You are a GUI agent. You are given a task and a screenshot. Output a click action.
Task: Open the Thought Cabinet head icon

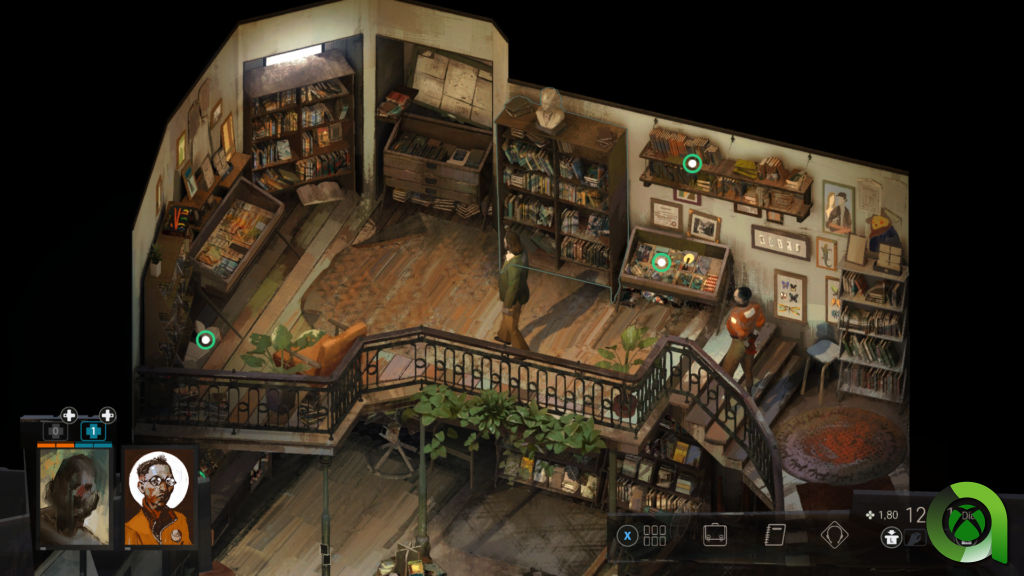(834, 535)
